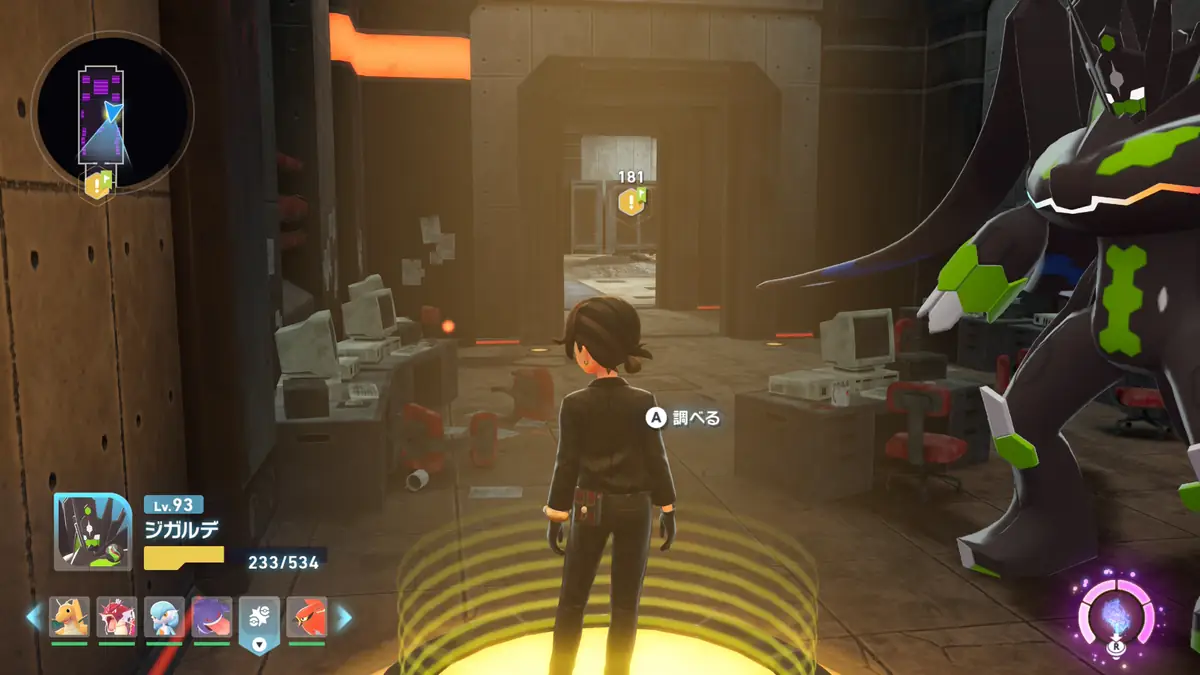This screenshot has width=1200, height=675.
Task: Click the quest flag badge below the minimap
Action: tap(98, 184)
